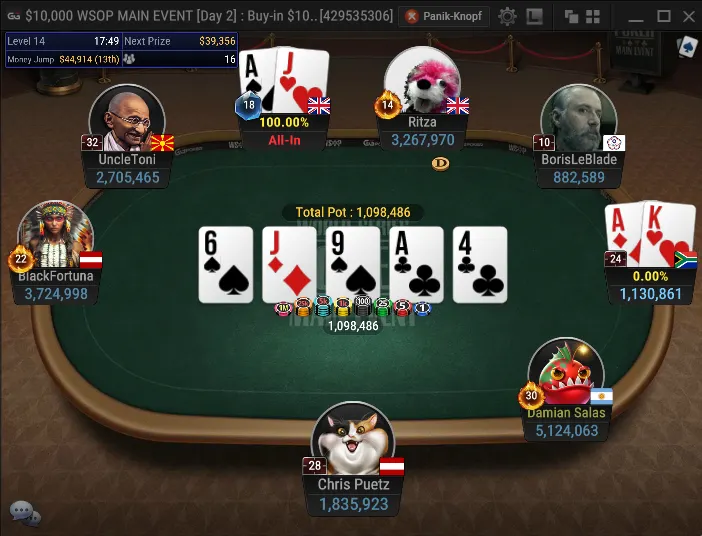Toggle the table layout view icon
Screen dimensions: 702x536
point(535,16)
